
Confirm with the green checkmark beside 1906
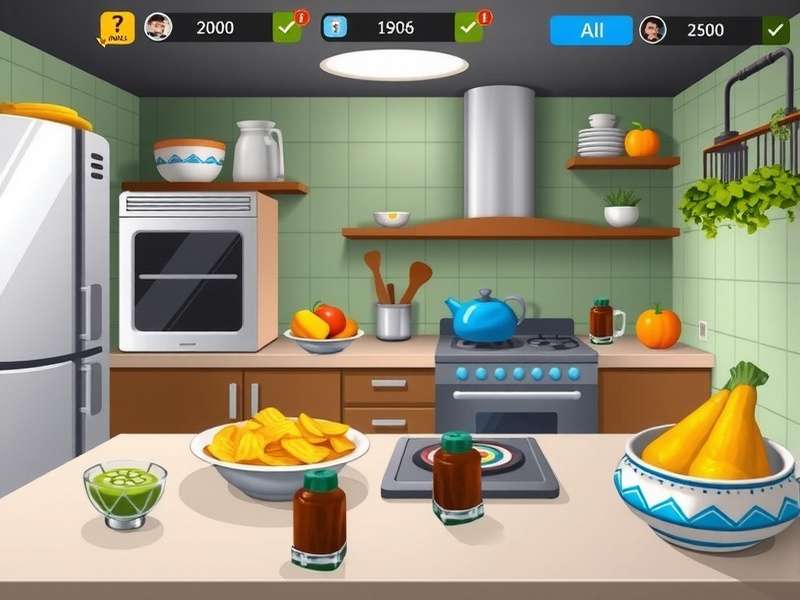[468, 28]
